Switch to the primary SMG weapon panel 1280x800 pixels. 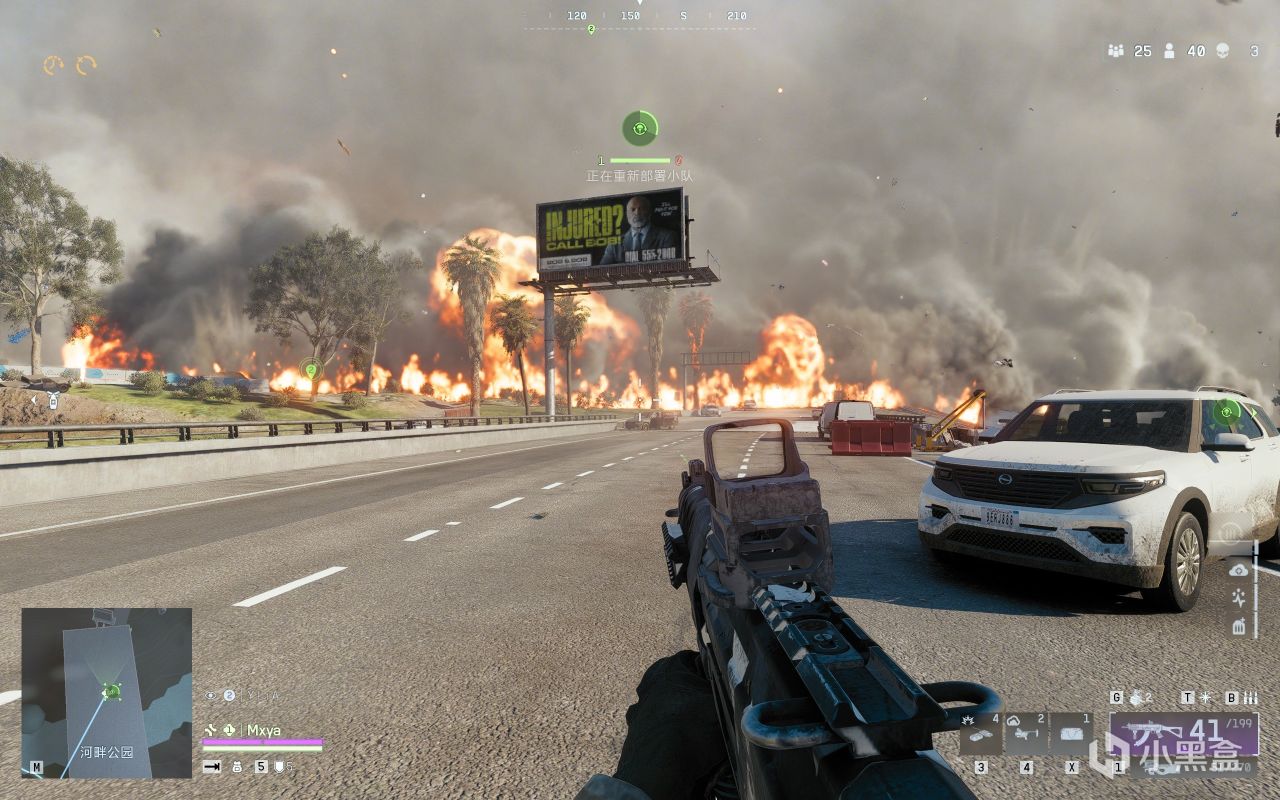coord(1184,734)
